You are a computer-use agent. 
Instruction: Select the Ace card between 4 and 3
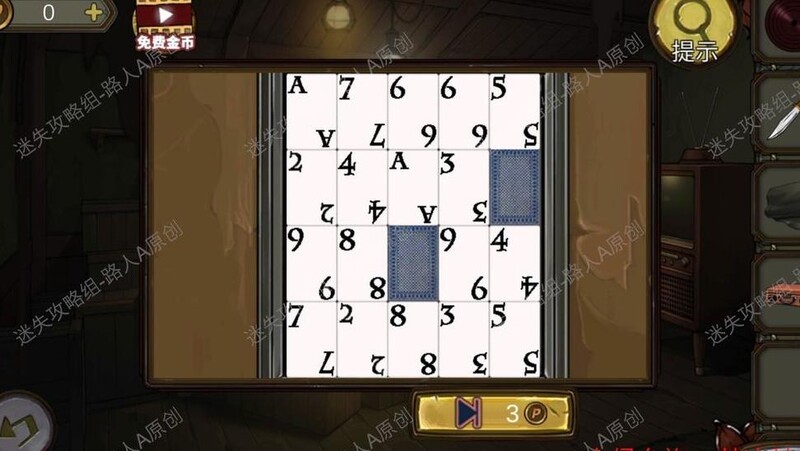click(x=413, y=186)
